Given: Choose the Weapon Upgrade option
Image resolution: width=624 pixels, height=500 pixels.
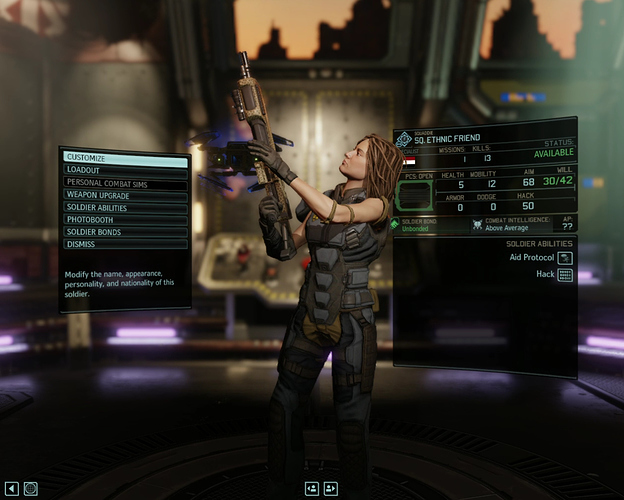Looking at the screenshot, I should (125, 195).
